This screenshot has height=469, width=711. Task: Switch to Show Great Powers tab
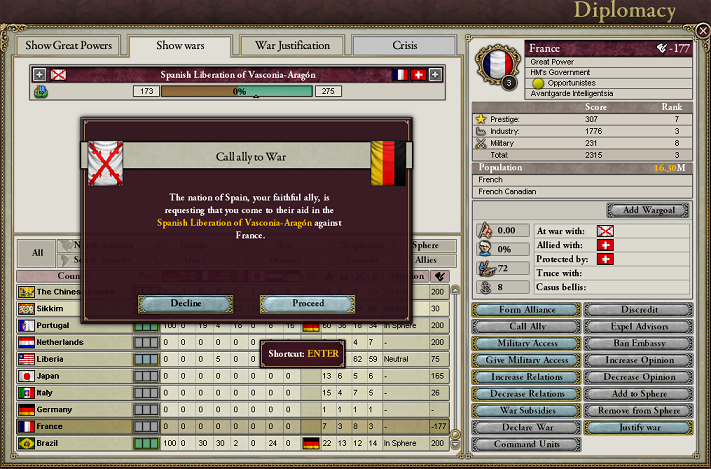pyautogui.click(x=69, y=45)
